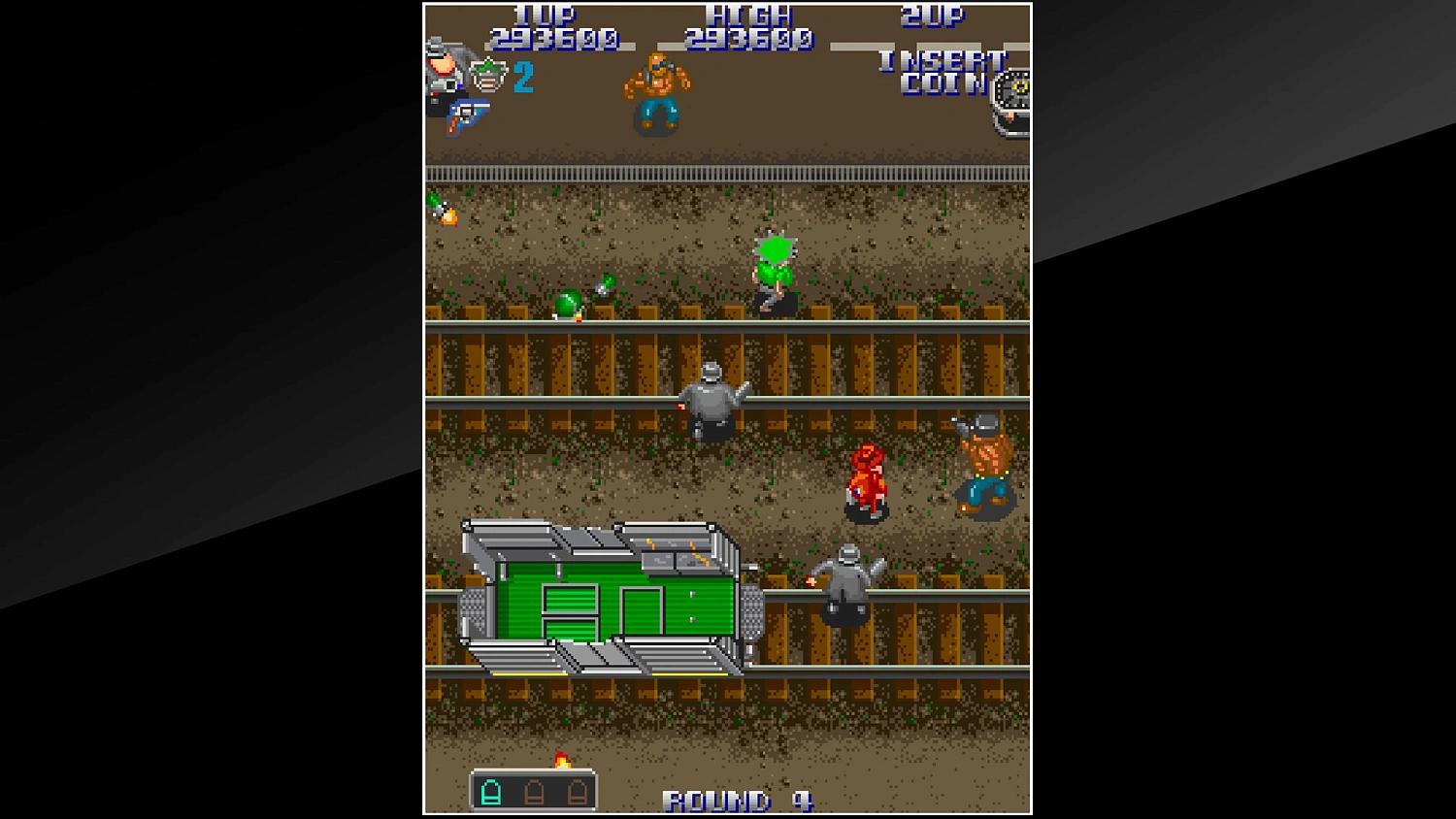This screenshot has width=1456, height=819.
Task: Click the ROUND 4 label
Action: (742, 800)
